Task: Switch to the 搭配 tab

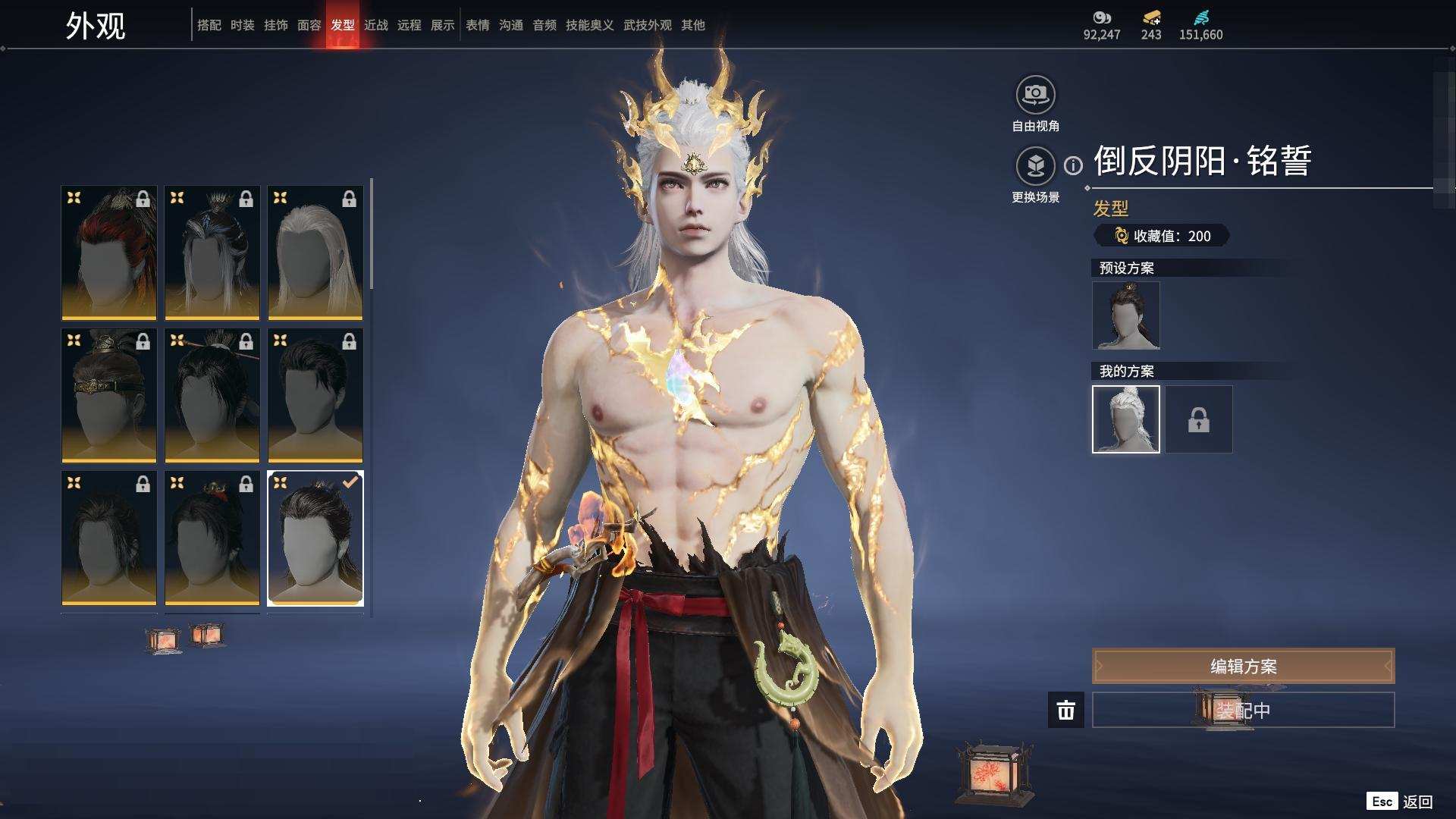Action: 209,25
